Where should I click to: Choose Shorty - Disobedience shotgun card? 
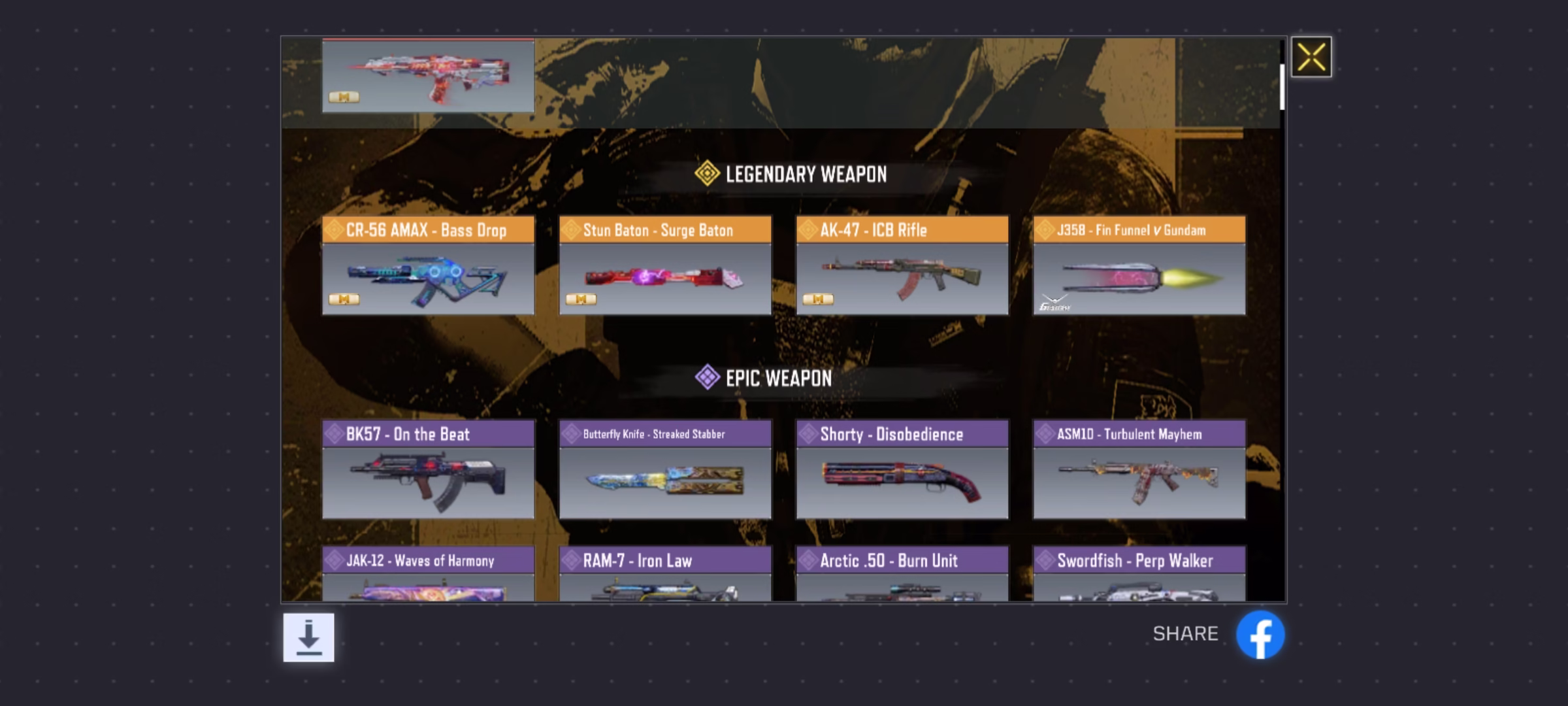tap(902, 469)
